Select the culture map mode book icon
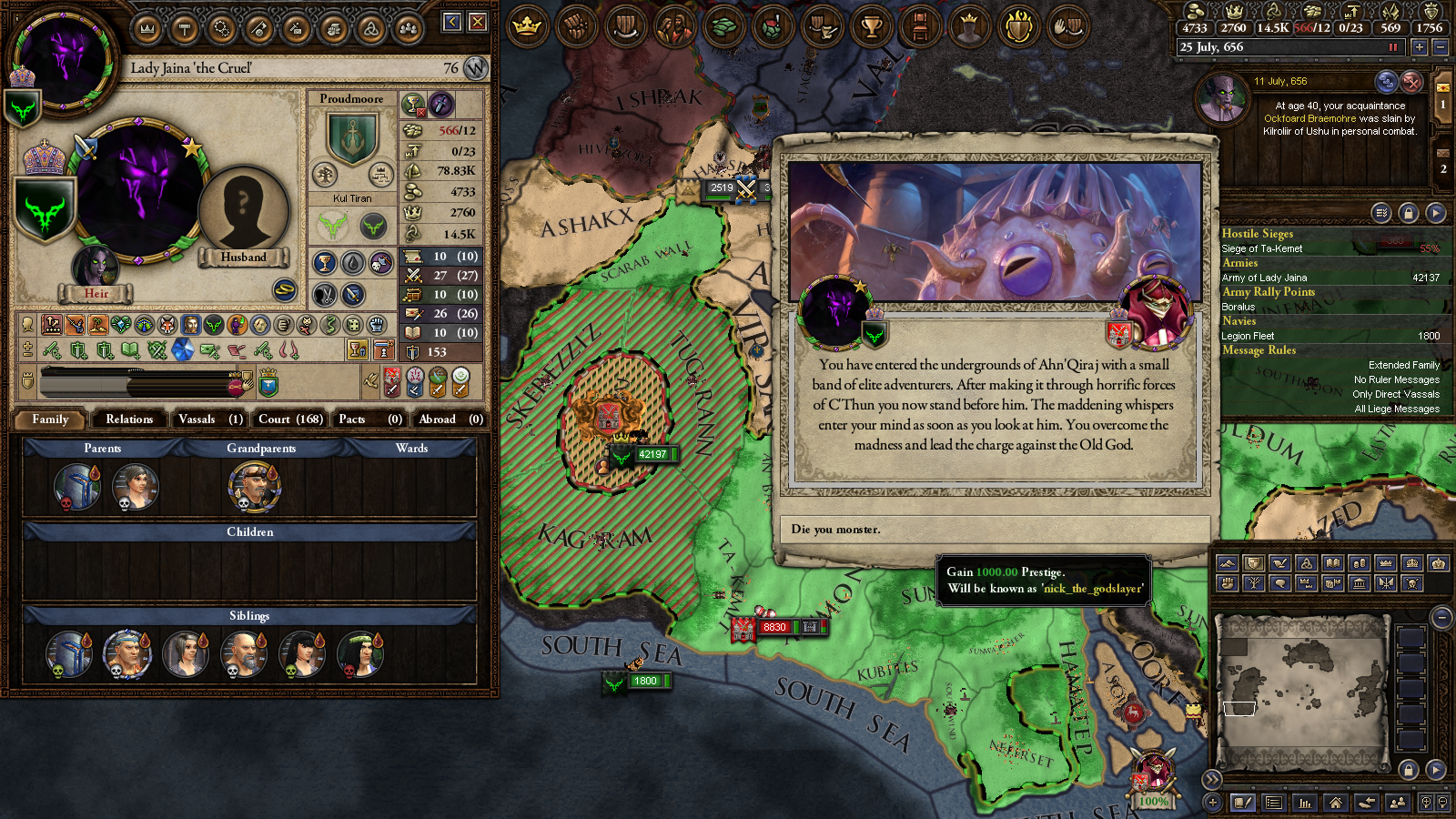 tap(1333, 564)
